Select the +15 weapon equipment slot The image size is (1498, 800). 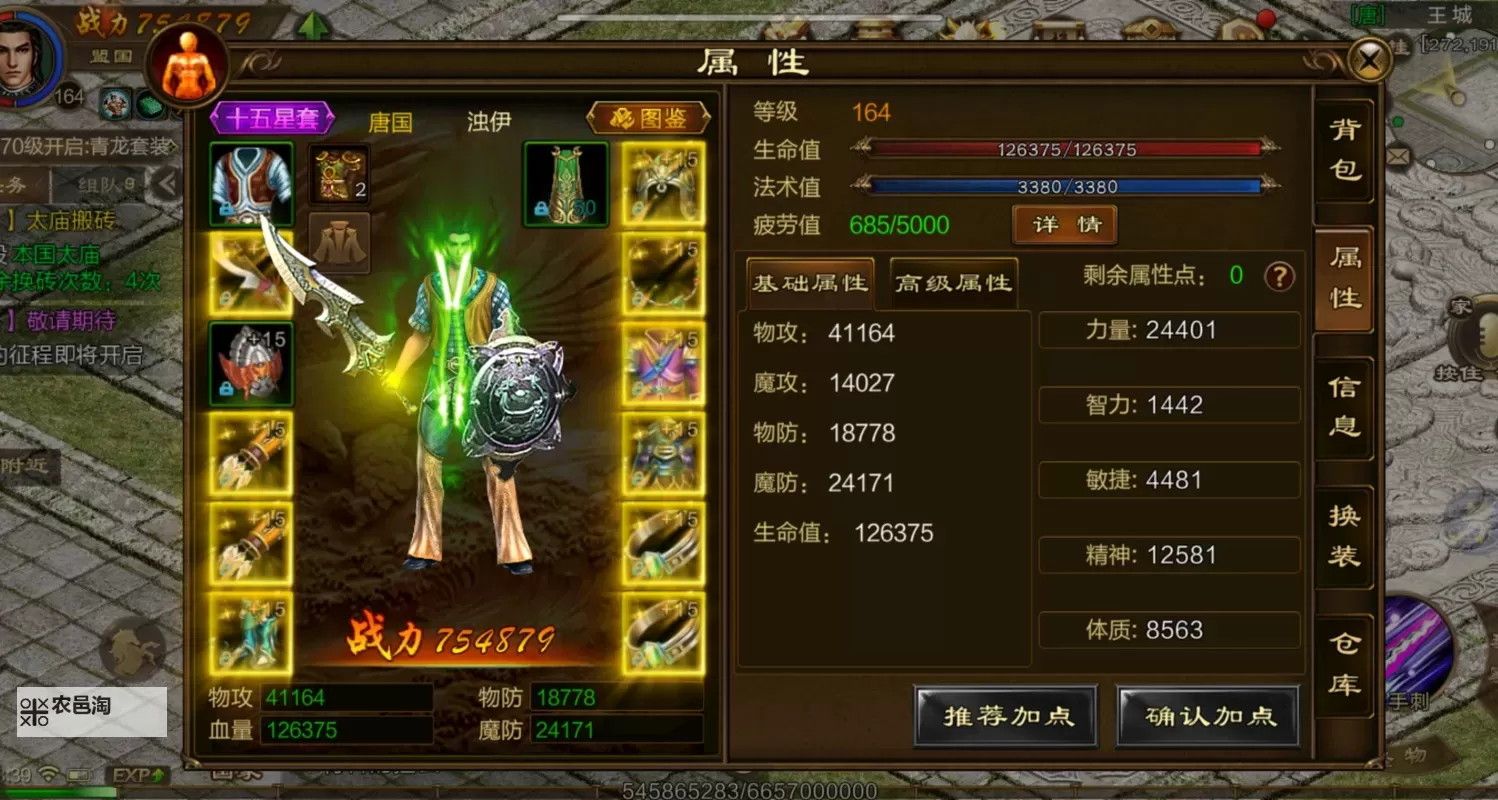pos(250,275)
